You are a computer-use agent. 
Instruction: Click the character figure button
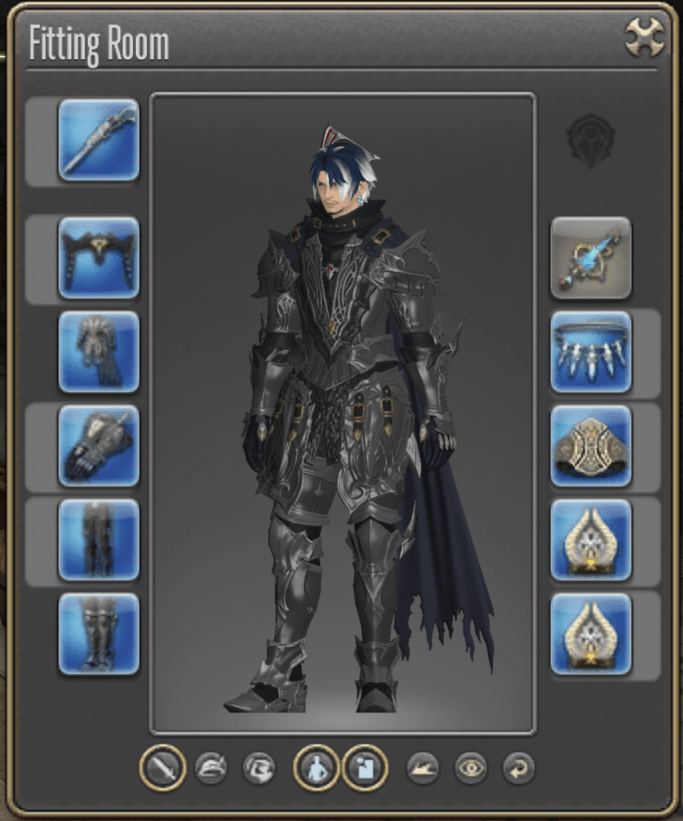pos(316,768)
